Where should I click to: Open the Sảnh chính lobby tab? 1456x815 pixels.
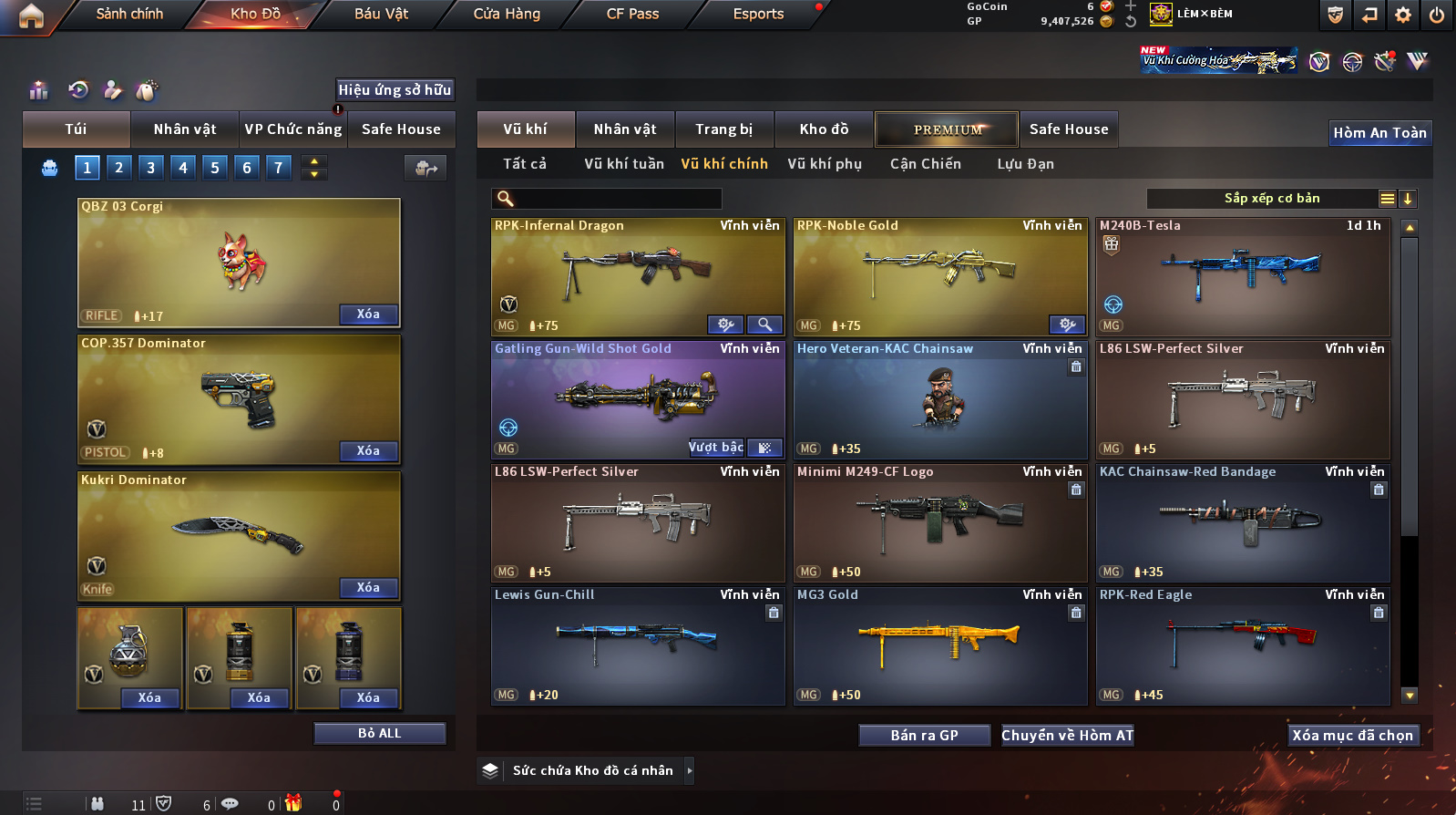(x=129, y=14)
